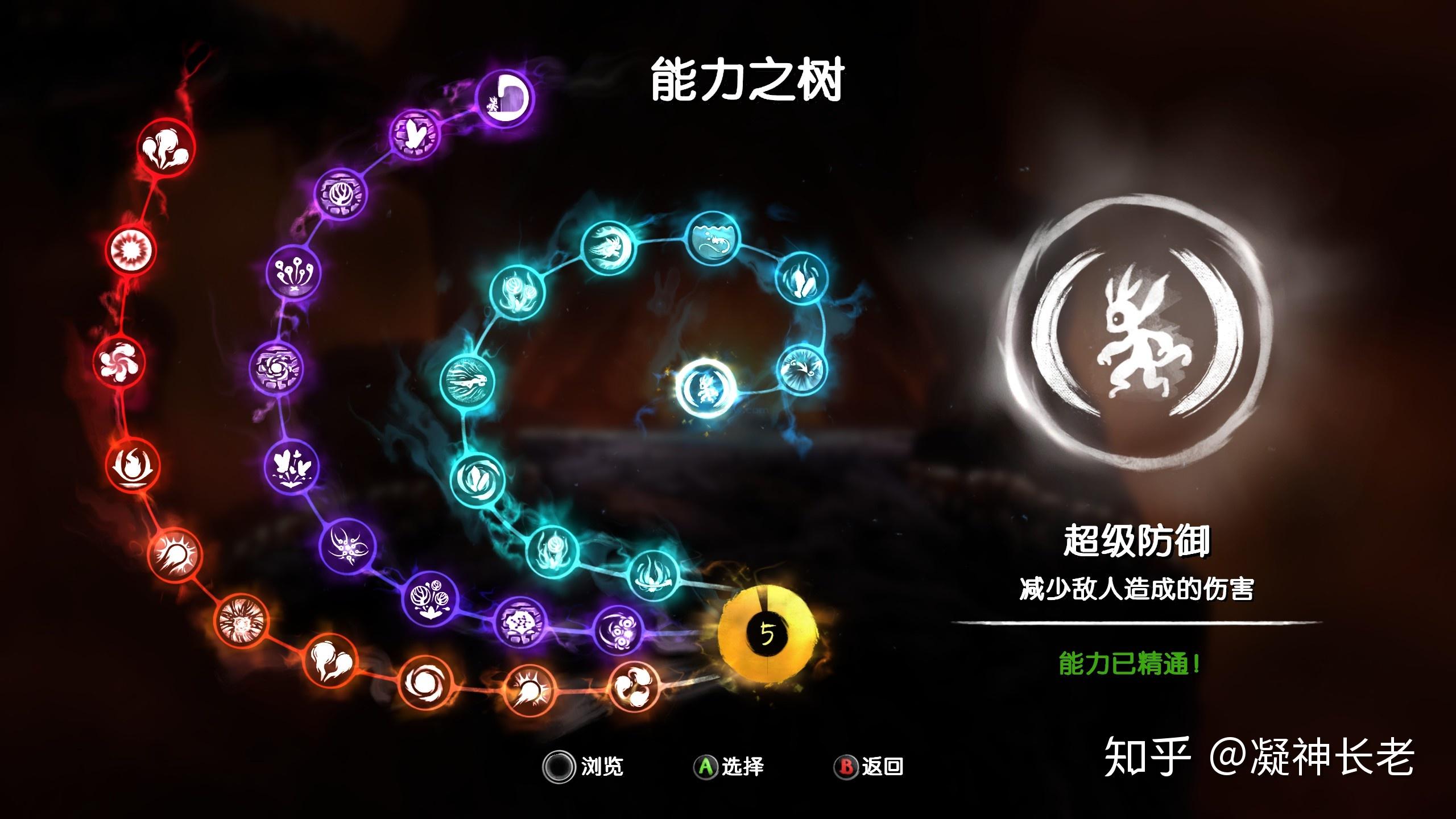Select the water-breath fish ability atop the cyan branch
The width and height of the screenshot is (1456, 819).
coord(712,239)
